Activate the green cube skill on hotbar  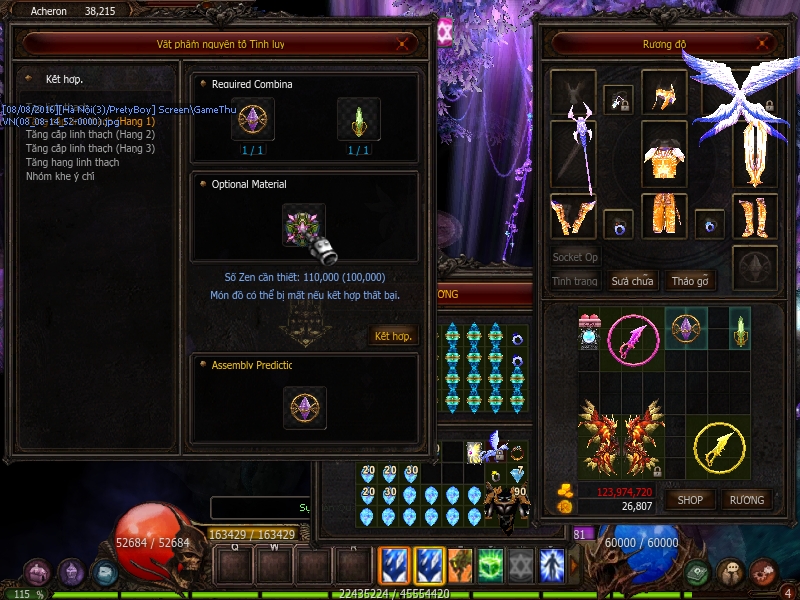click(491, 565)
